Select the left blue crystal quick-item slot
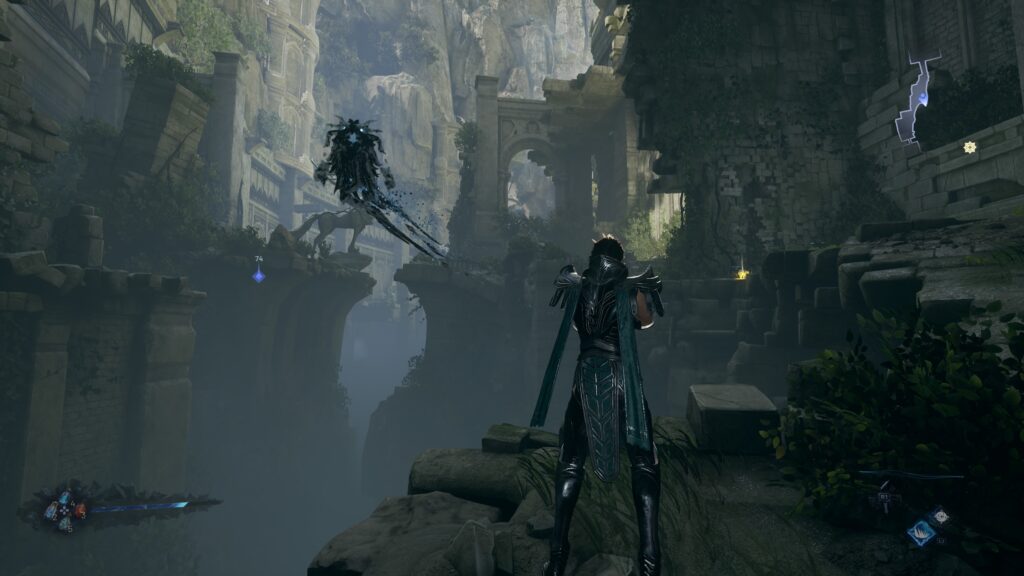 (50, 511)
